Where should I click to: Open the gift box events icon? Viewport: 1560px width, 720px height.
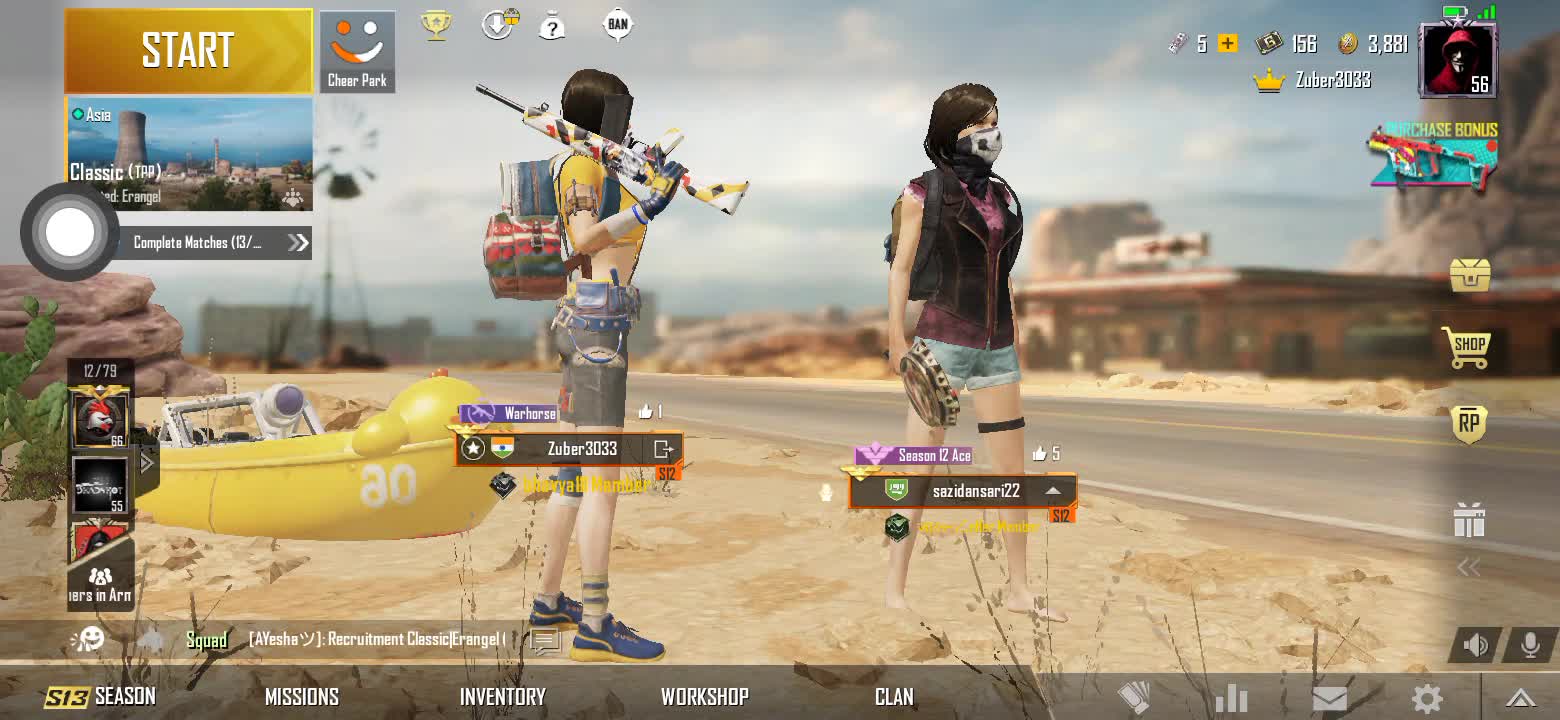click(1468, 521)
